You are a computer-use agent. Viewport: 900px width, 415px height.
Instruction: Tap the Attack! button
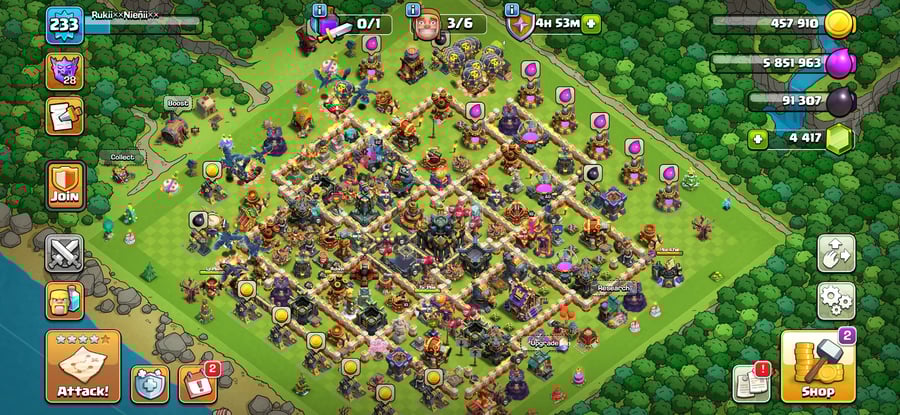[83, 367]
